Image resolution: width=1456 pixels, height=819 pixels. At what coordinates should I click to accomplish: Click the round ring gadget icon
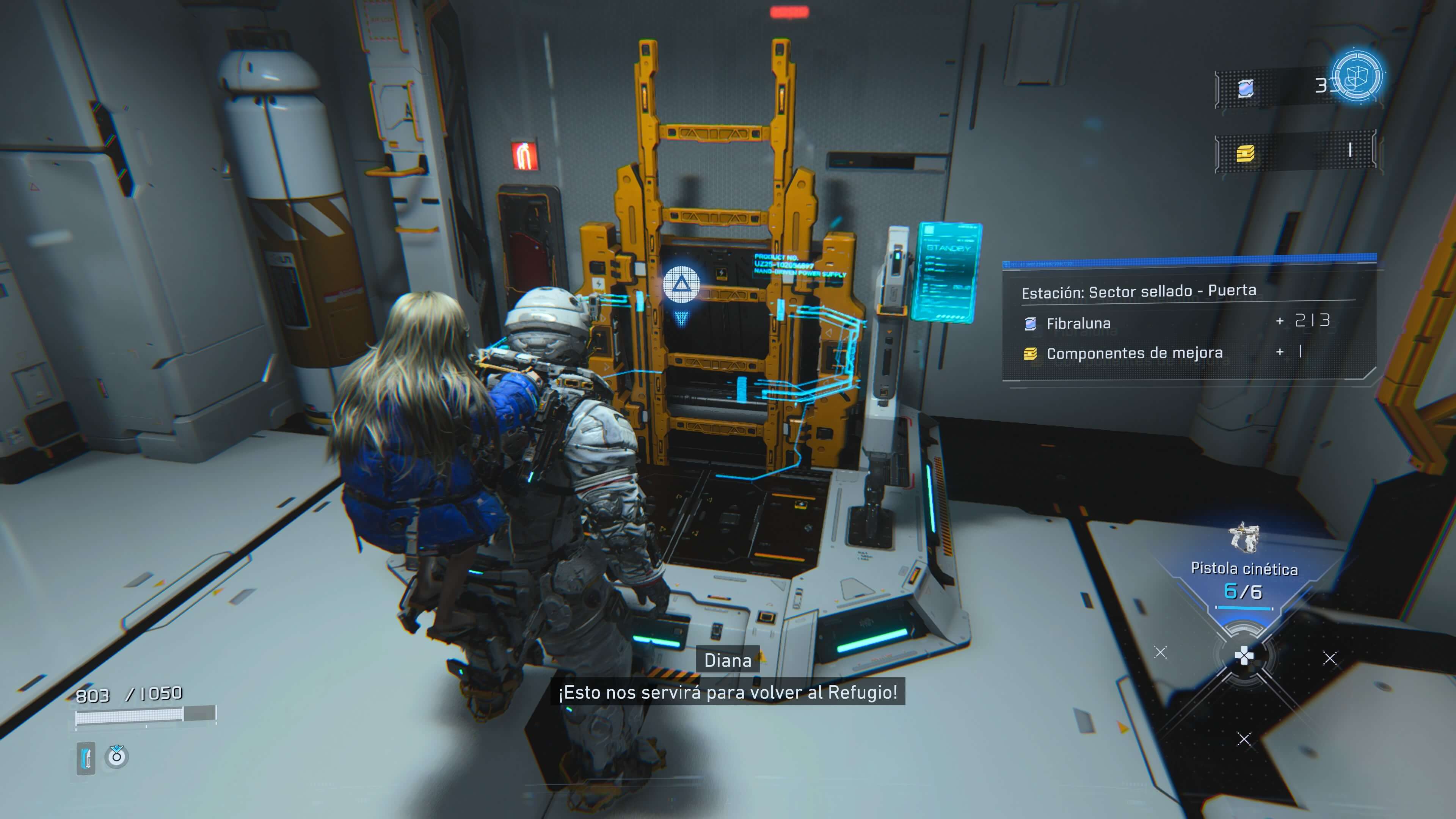pyautogui.click(x=117, y=756)
